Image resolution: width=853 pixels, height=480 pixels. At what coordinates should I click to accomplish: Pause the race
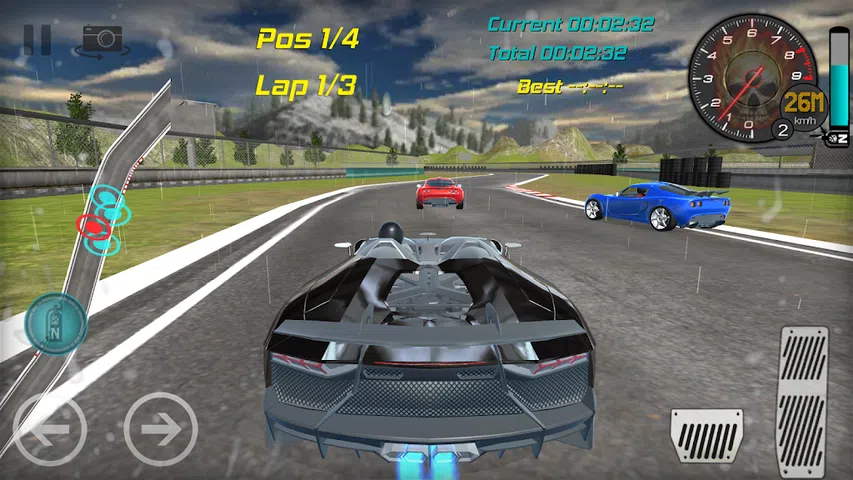tap(37, 39)
